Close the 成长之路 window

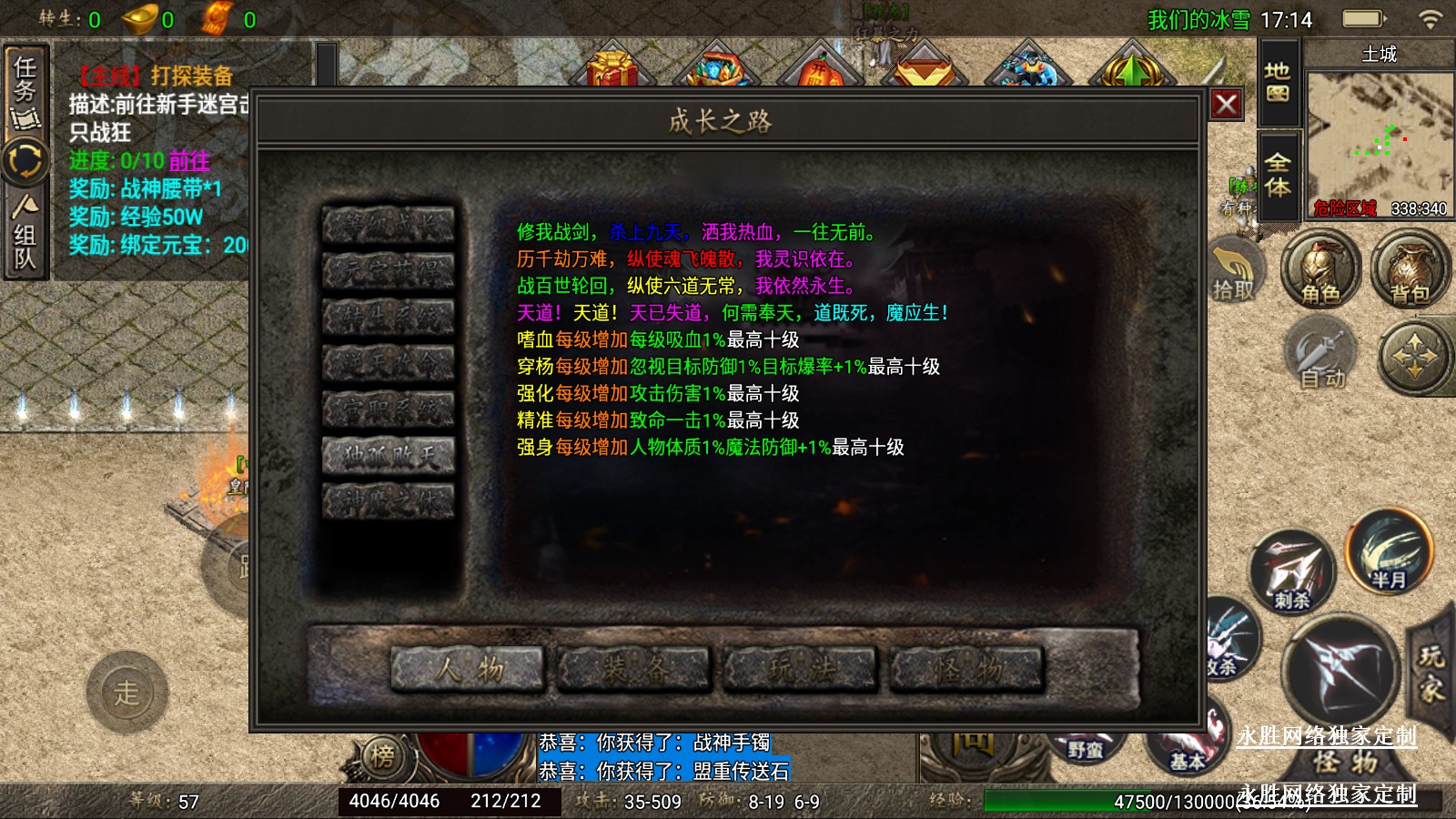tap(1226, 105)
